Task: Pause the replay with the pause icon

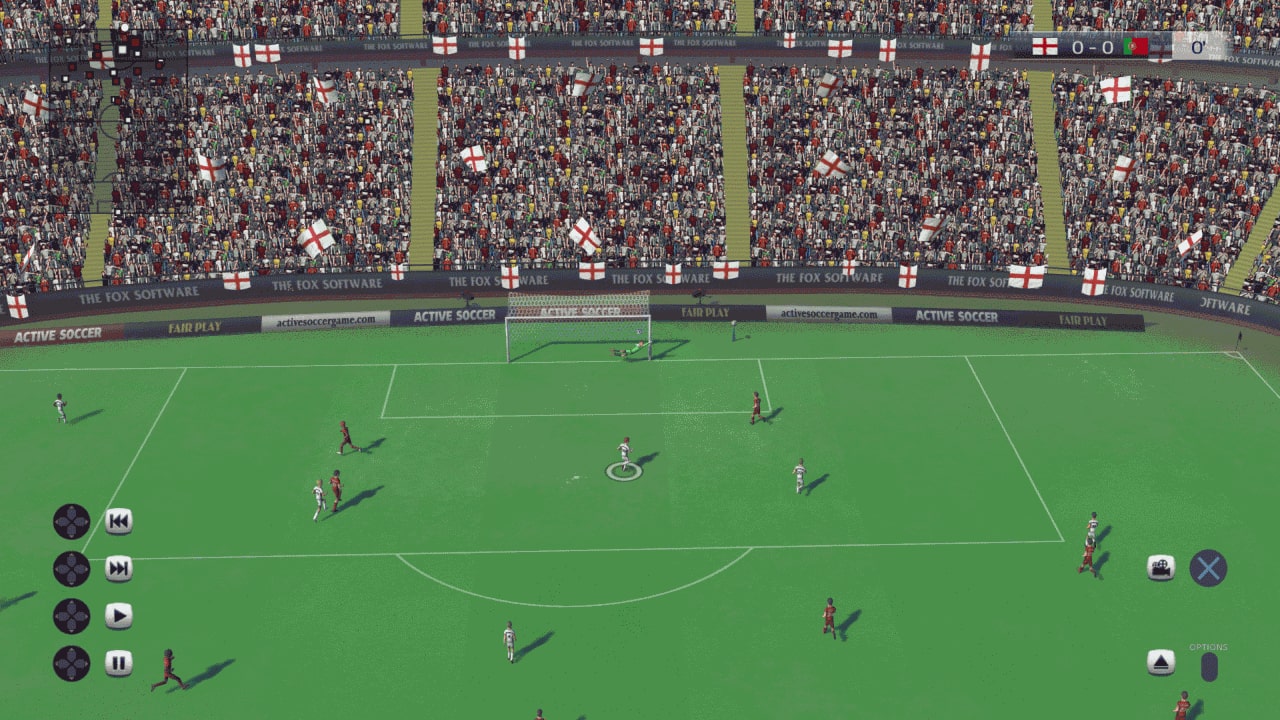Action: click(x=117, y=661)
